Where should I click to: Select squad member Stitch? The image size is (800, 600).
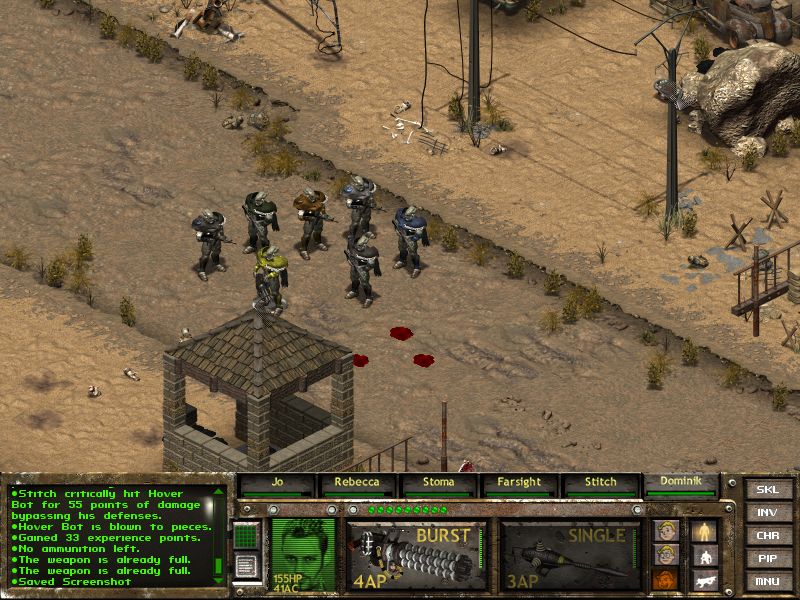pyautogui.click(x=600, y=484)
